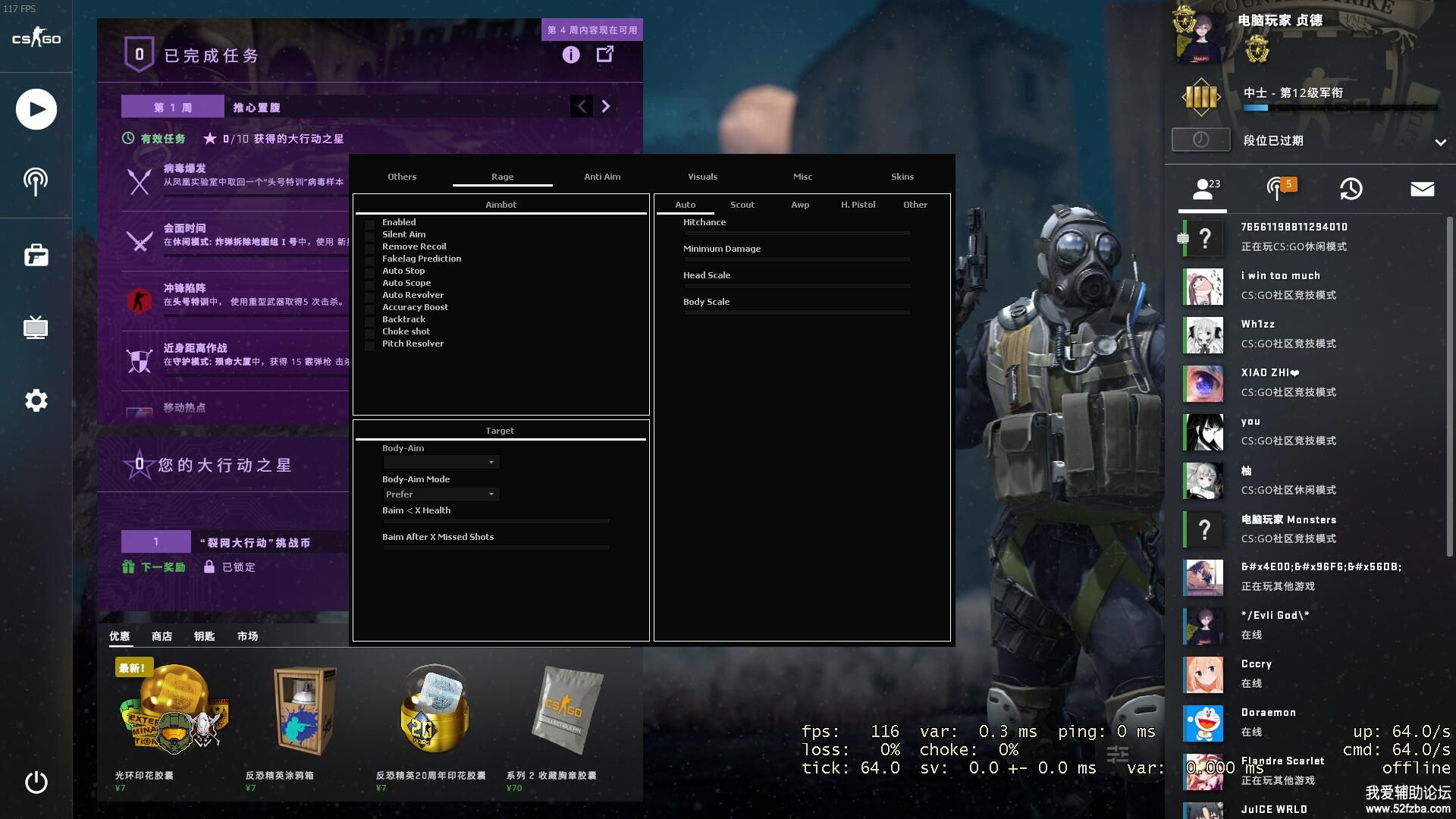Switch to the Scout weapon tab
The height and width of the screenshot is (819, 1456).
[742, 205]
